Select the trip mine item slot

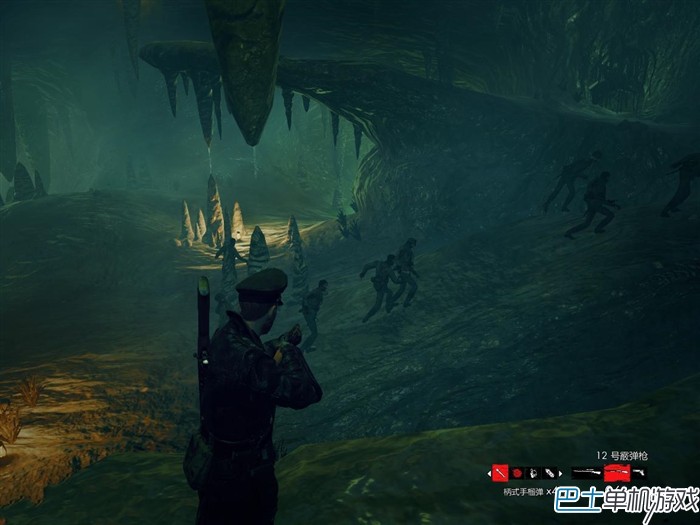534,472
